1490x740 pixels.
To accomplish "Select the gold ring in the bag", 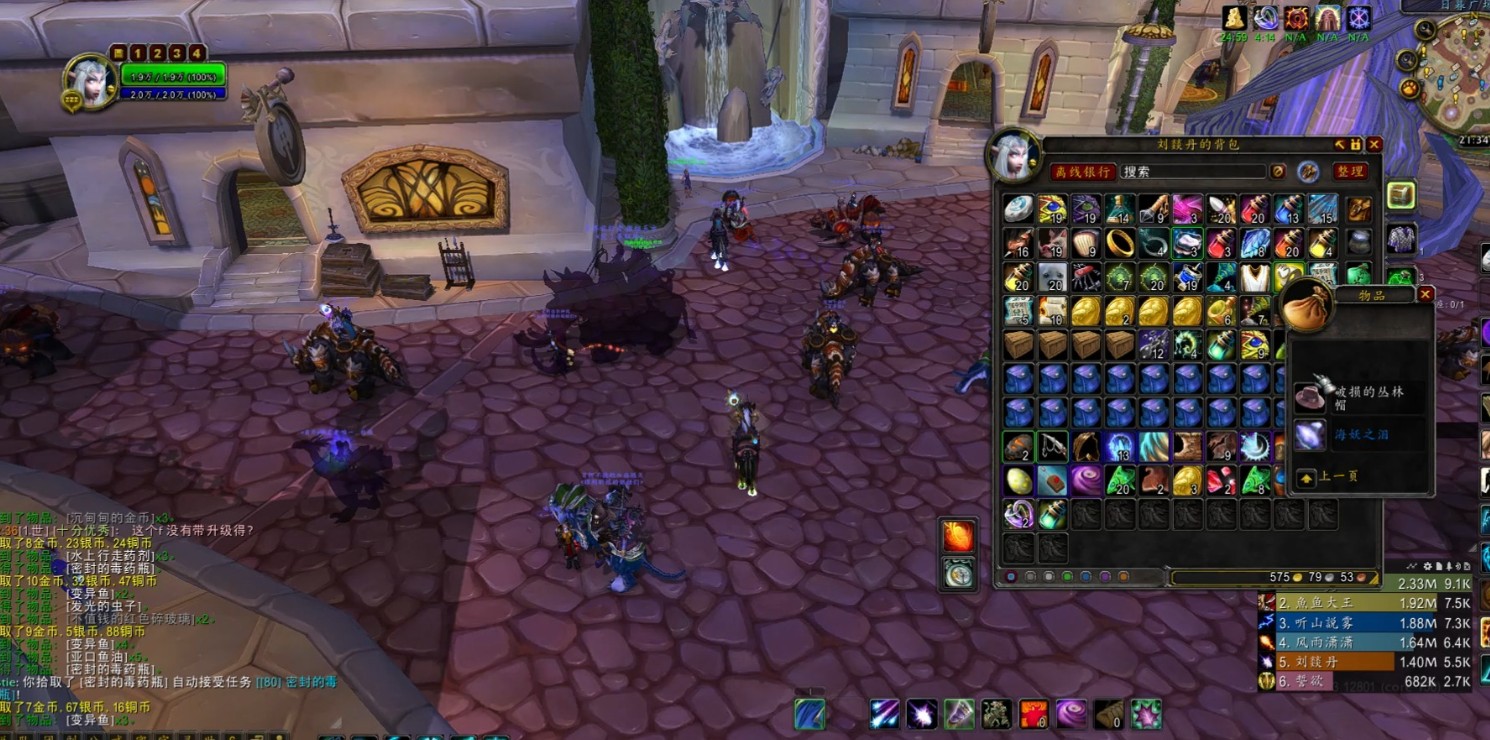I will [x=1119, y=243].
